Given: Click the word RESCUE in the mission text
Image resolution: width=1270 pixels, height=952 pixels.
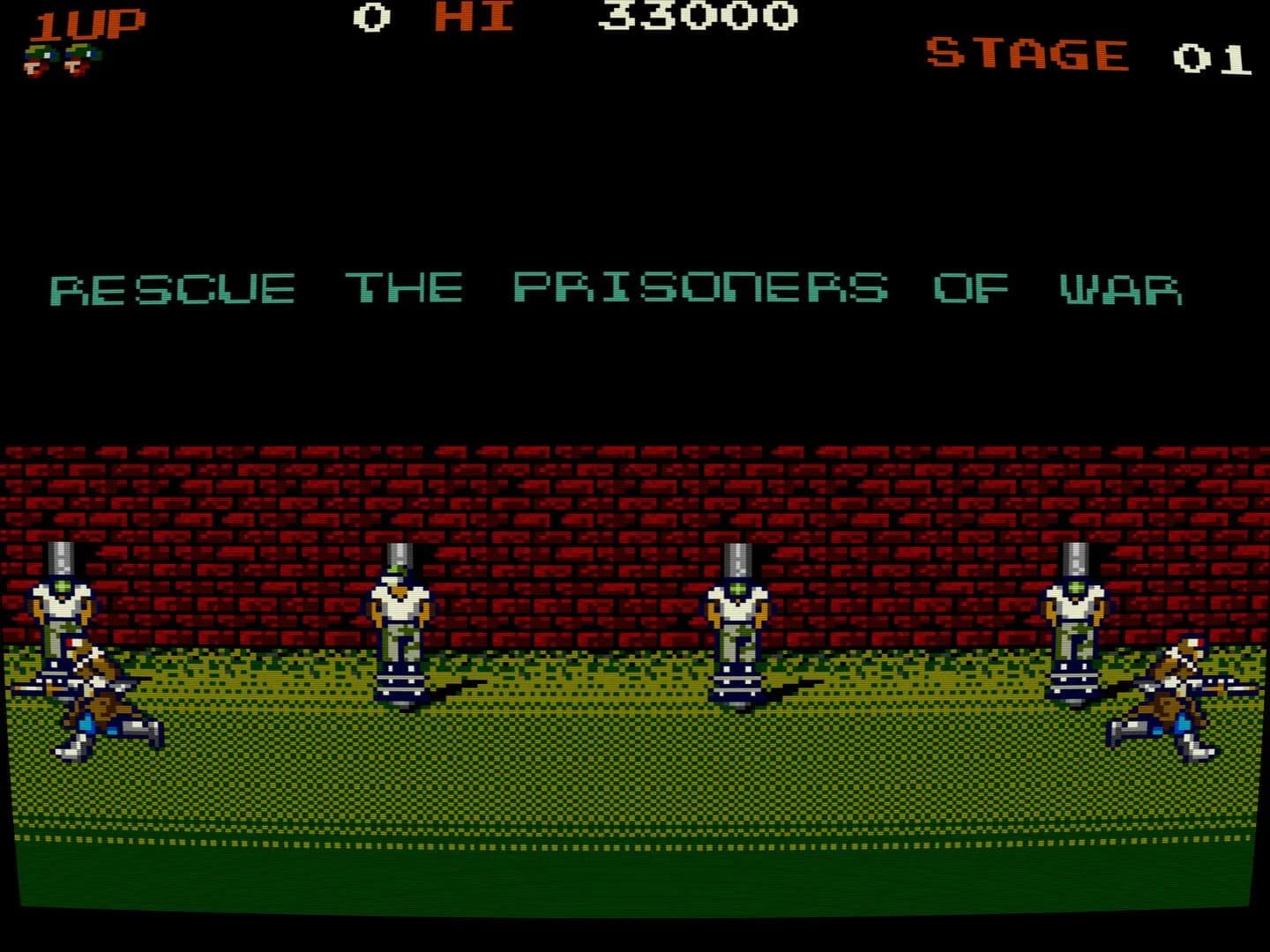Looking at the screenshot, I should [x=172, y=286].
